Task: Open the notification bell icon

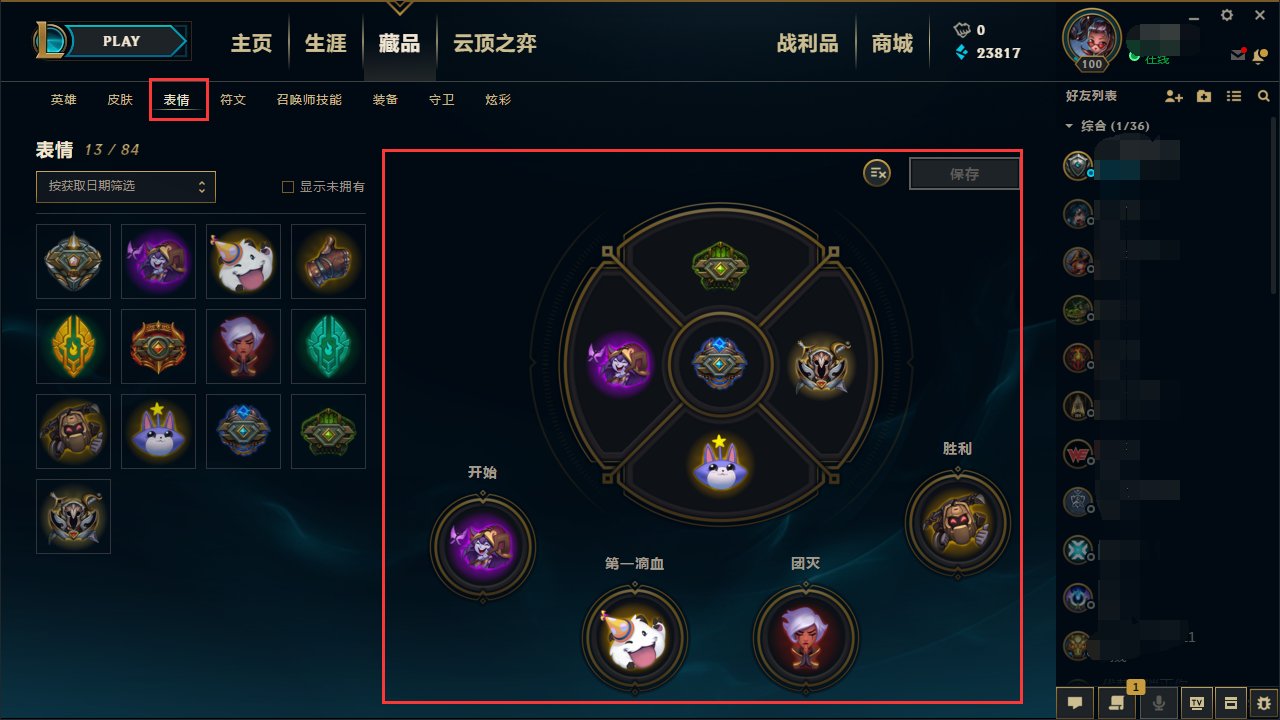Action: coord(1261,57)
